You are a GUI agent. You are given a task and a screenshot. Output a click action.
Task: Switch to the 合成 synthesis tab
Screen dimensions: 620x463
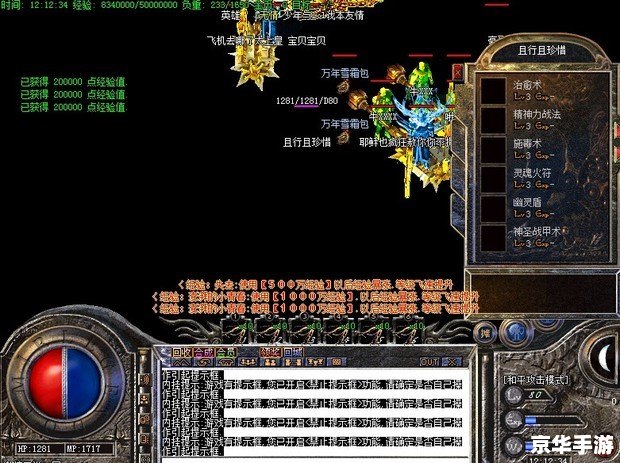(x=204, y=352)
